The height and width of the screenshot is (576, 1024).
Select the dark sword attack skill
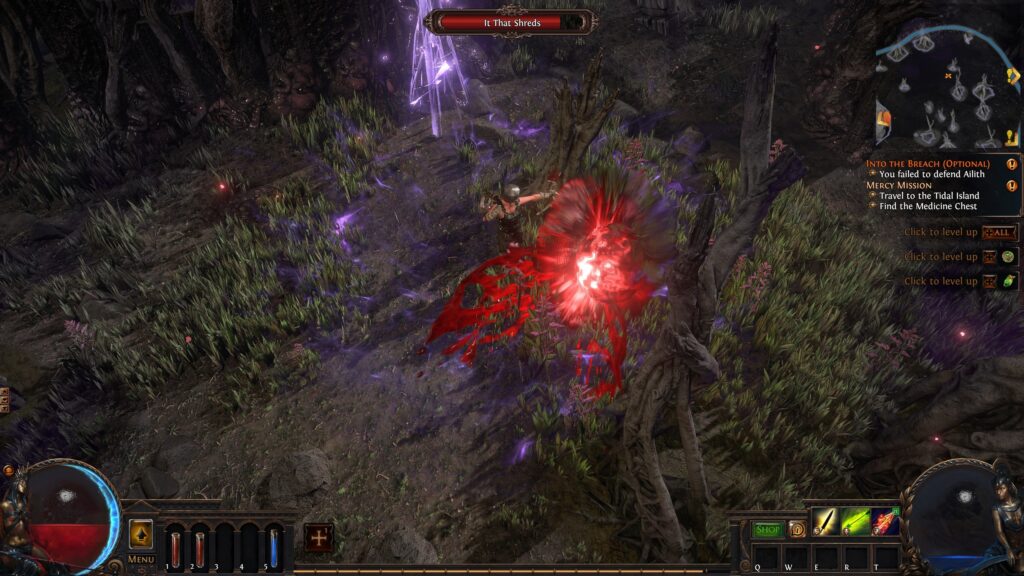(825, 521)
